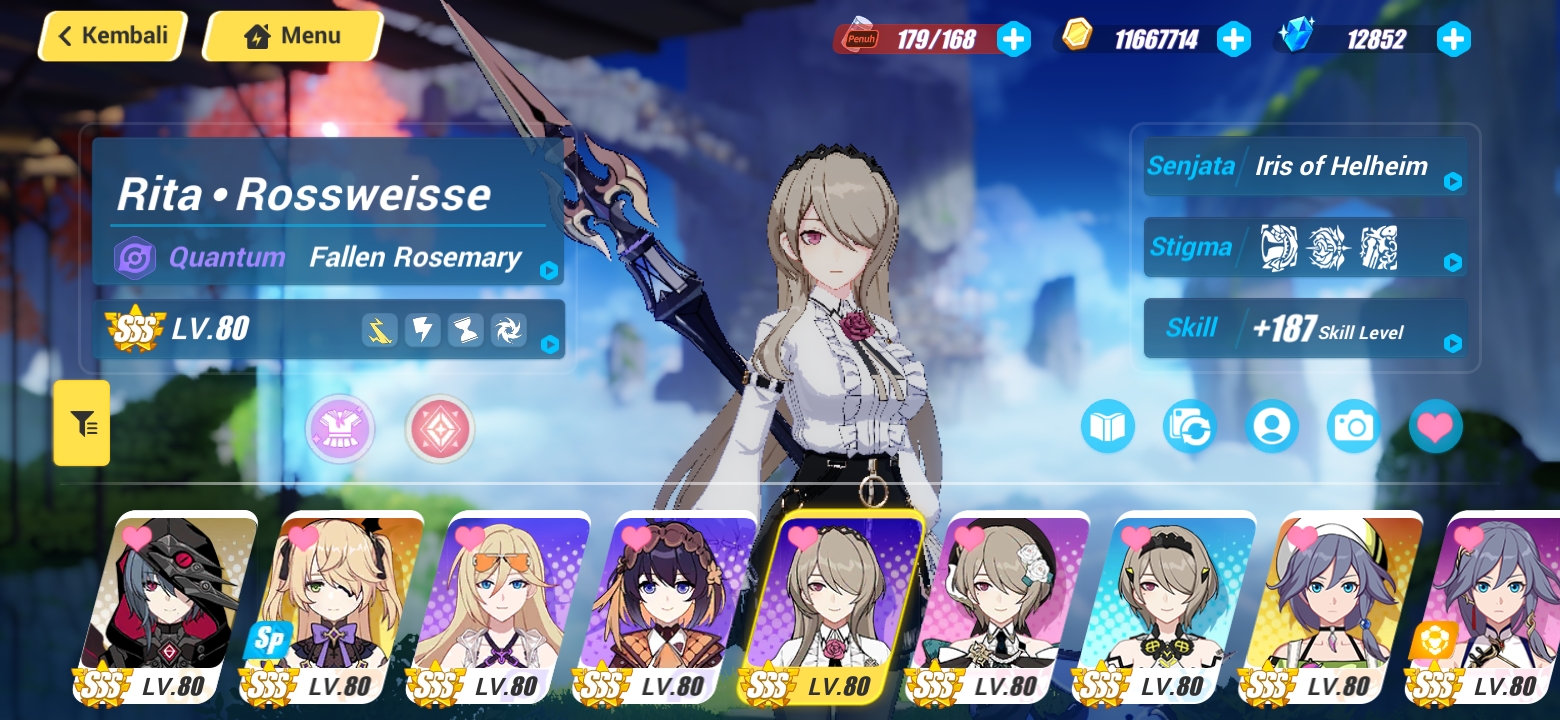Click the vortex skill icon
The image size is (1560, 720).
pos(508,329)
